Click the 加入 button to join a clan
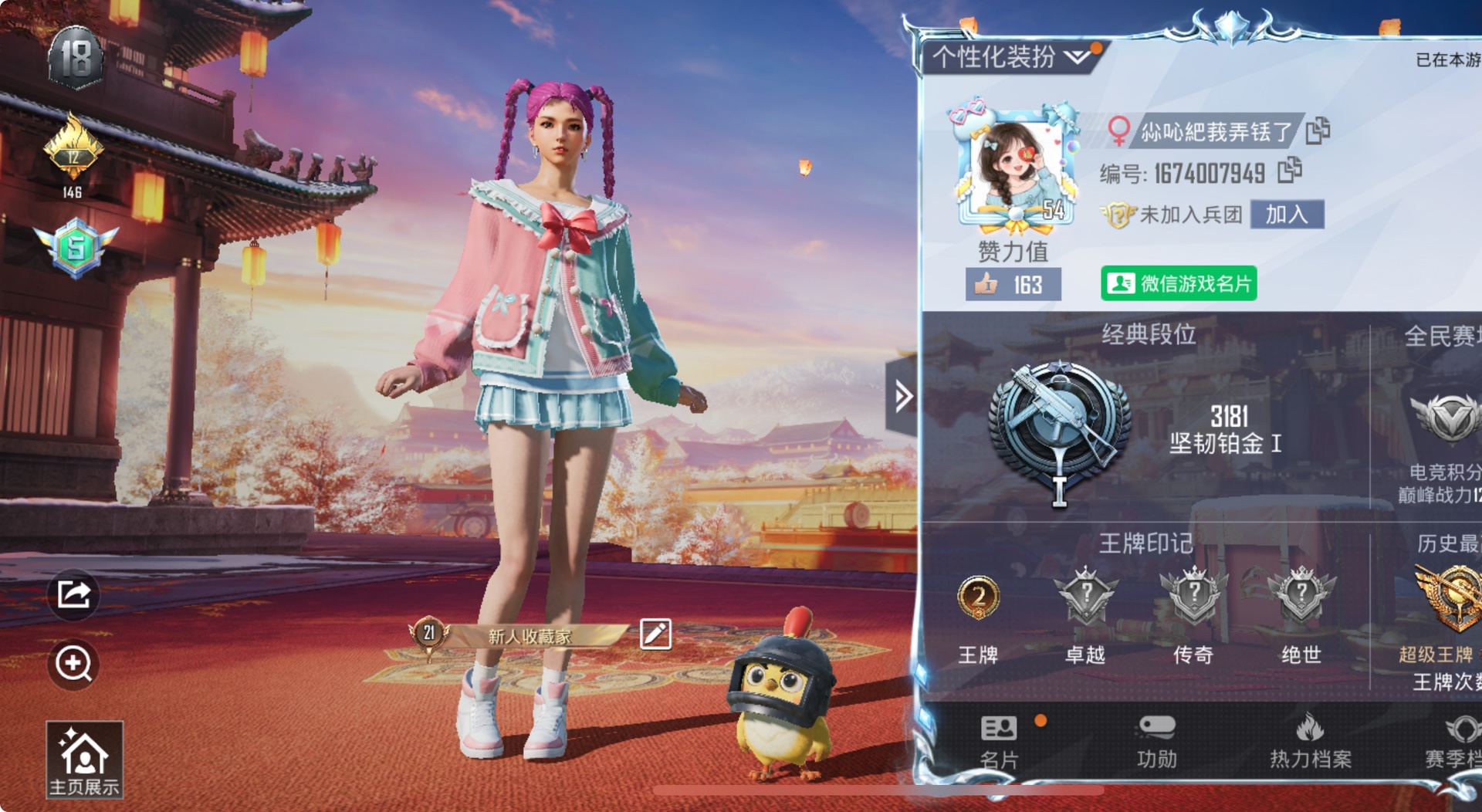The height and width of the screenshot is (812, 1482). 1286,215
